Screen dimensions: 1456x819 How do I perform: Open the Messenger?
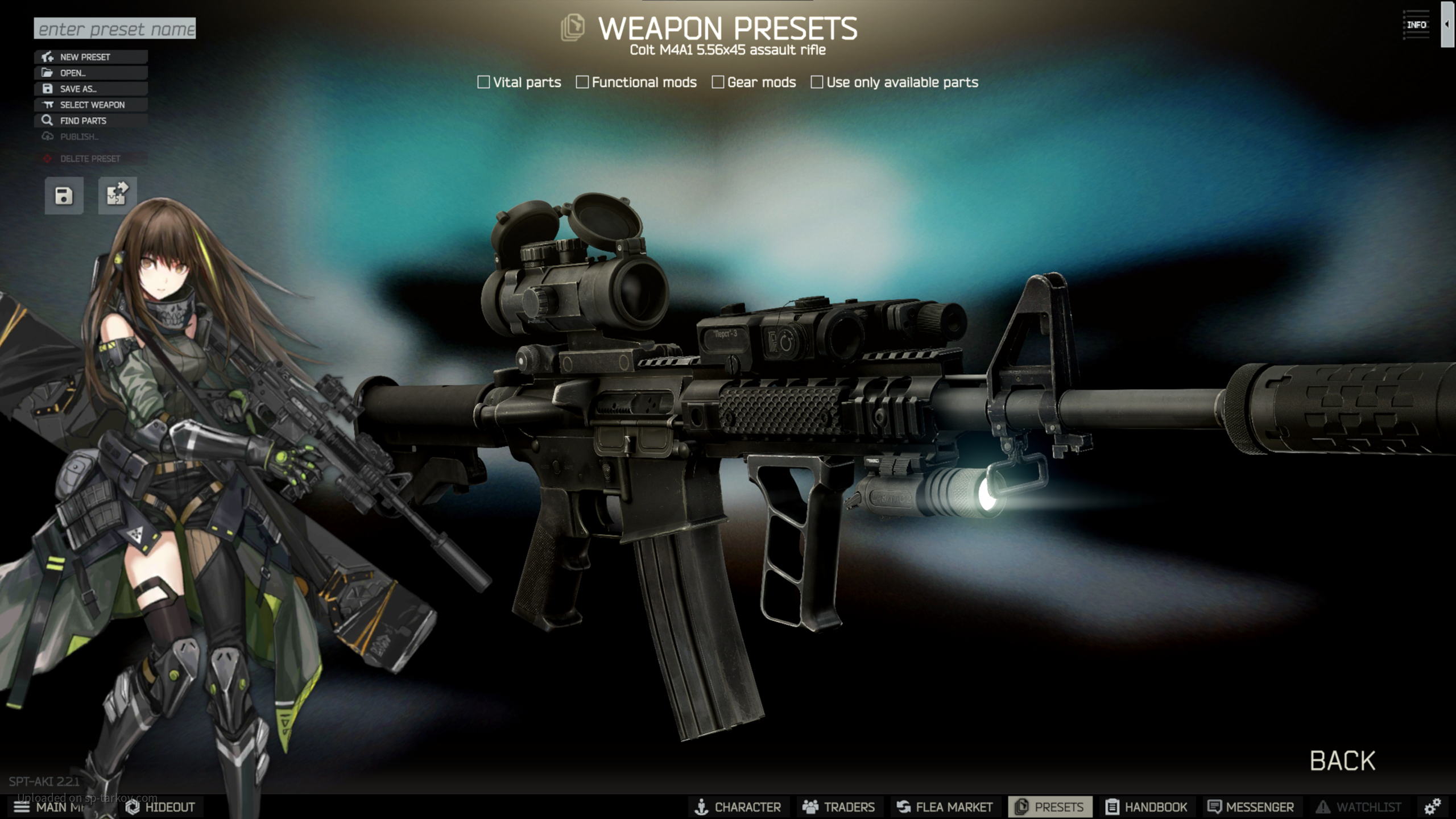1250,807
